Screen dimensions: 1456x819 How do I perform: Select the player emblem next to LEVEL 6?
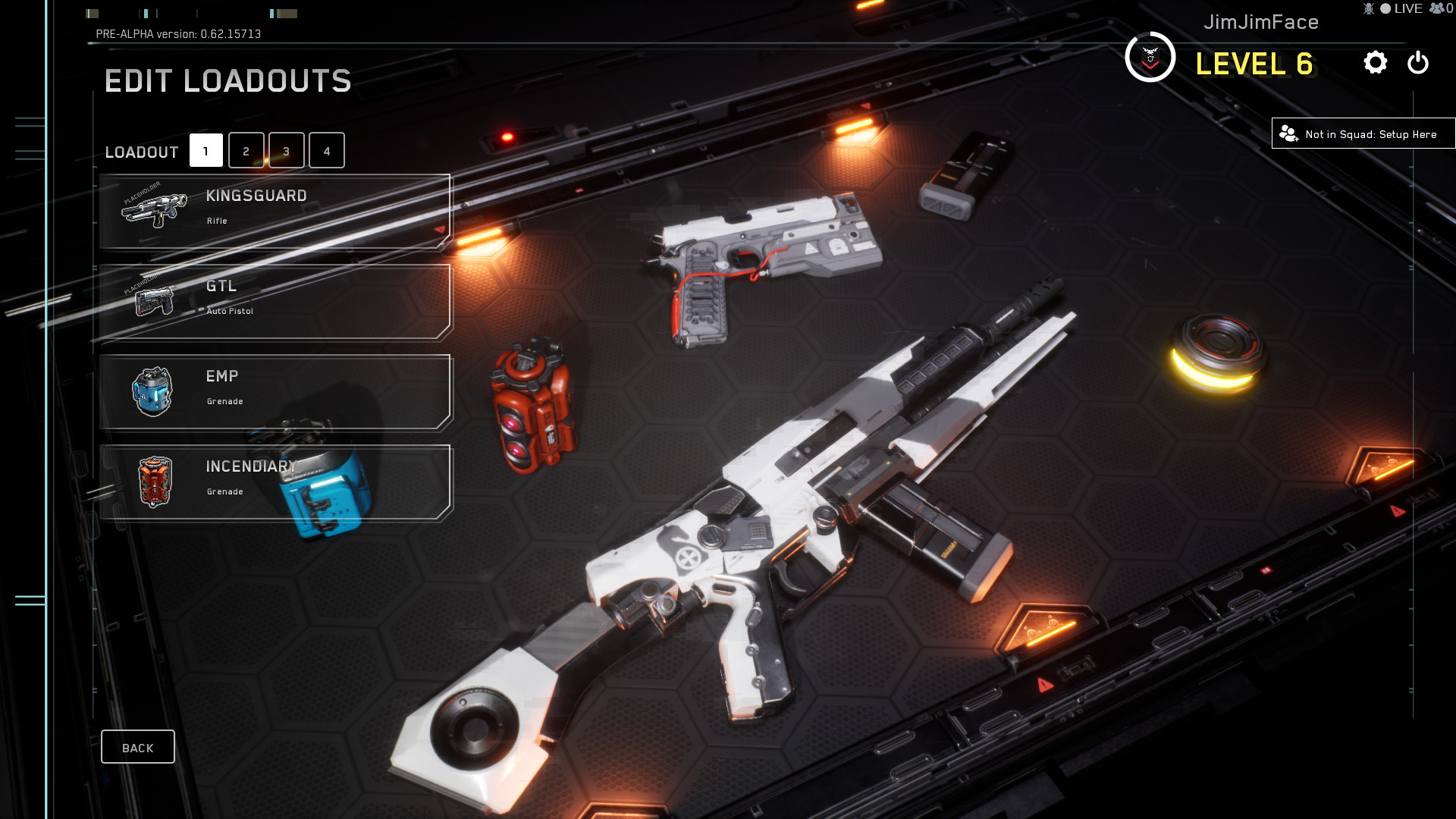pyautogui.click(x=1151, y=57)
